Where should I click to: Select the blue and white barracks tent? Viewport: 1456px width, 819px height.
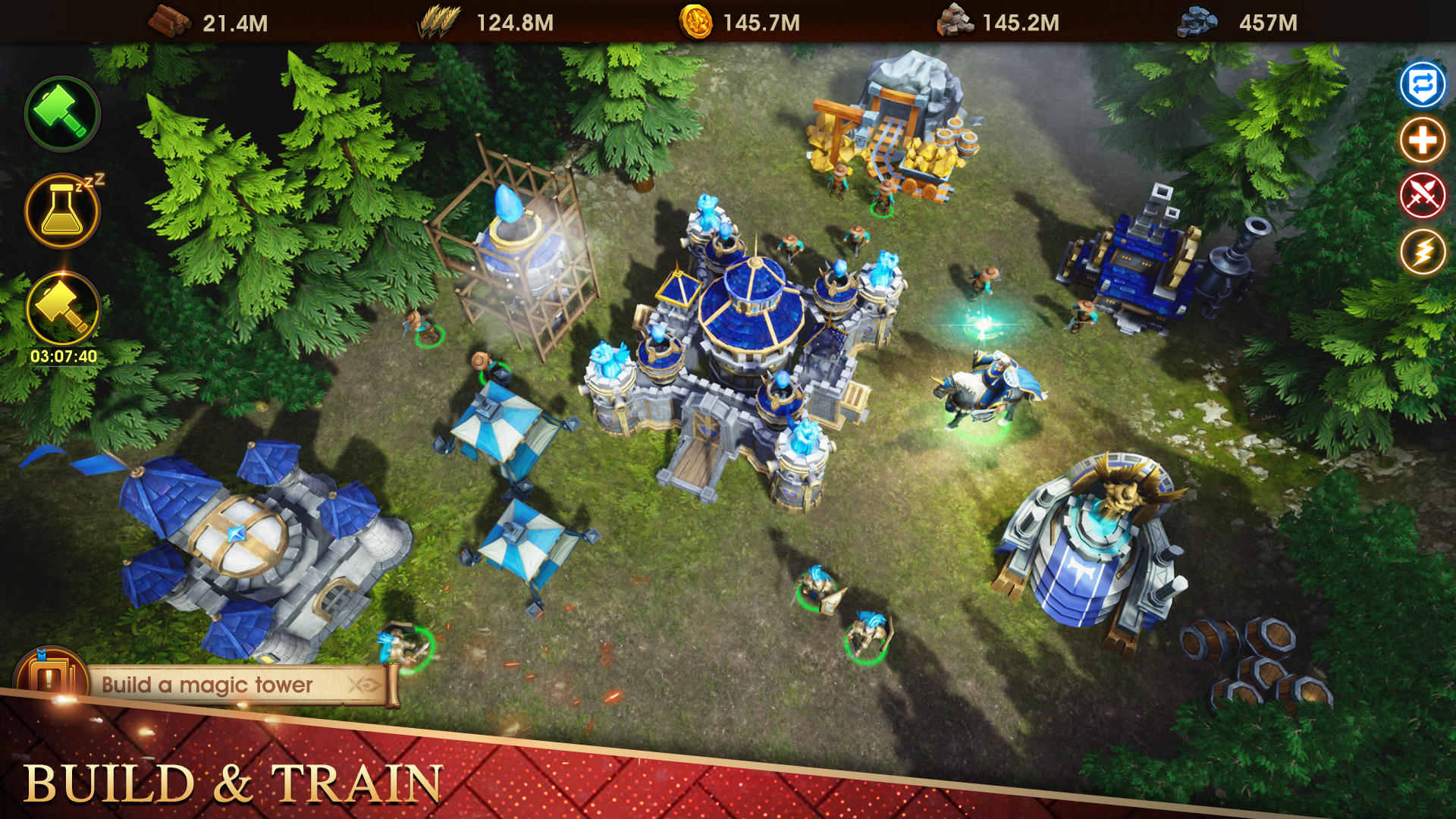[500, 425]
